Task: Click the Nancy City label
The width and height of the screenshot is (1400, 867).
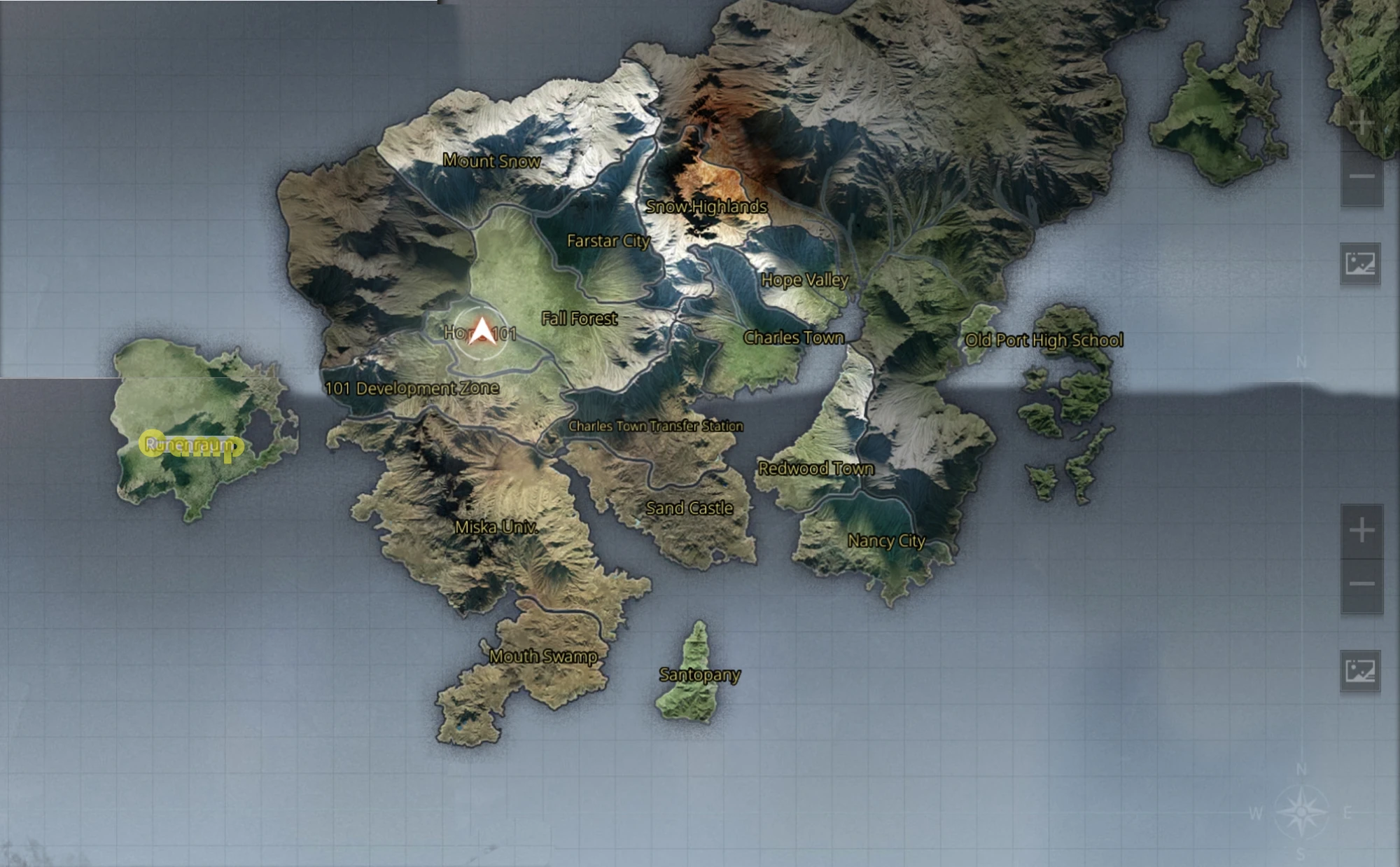Action: coord(887,541)
